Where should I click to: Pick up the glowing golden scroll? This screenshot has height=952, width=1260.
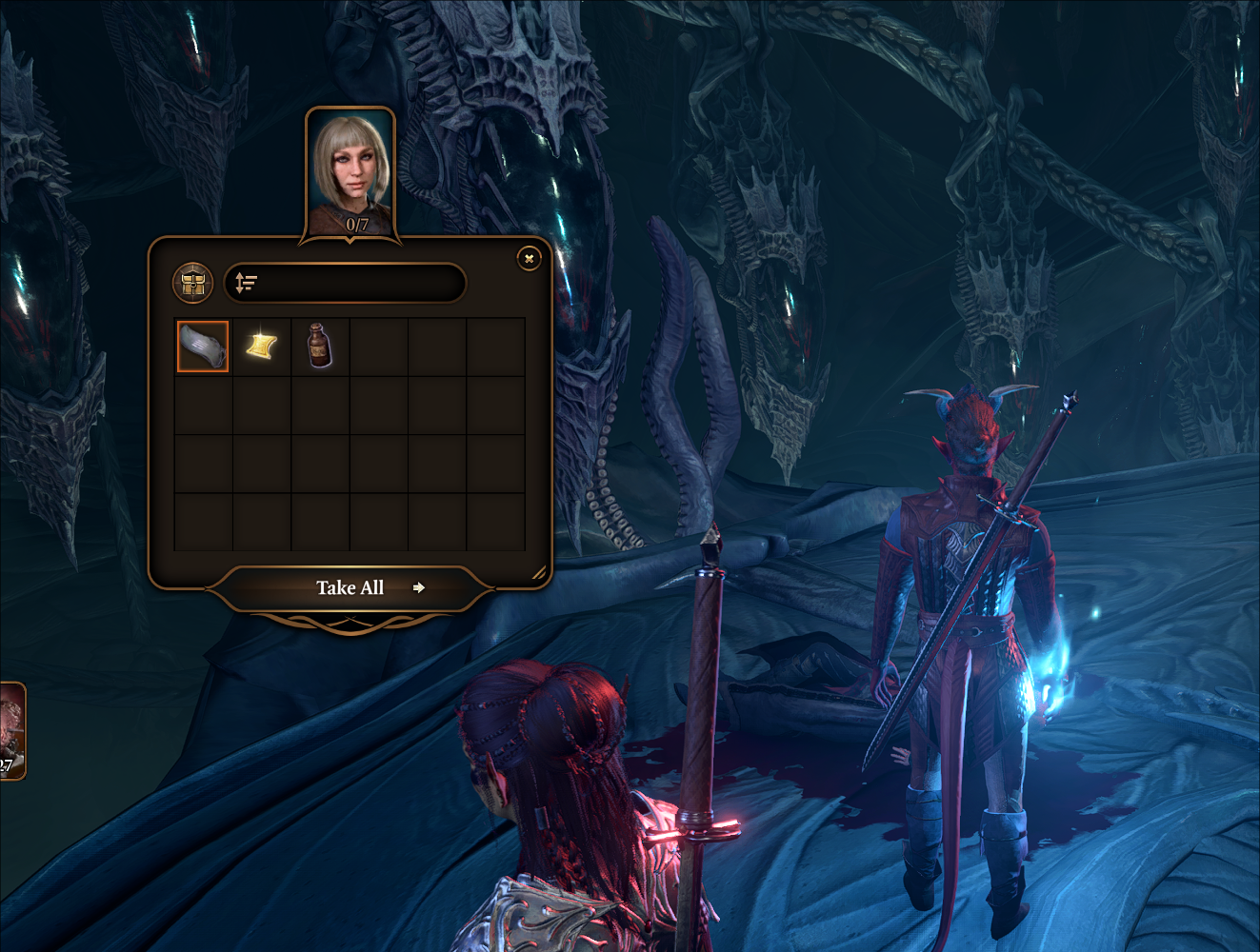coord(261,346)
